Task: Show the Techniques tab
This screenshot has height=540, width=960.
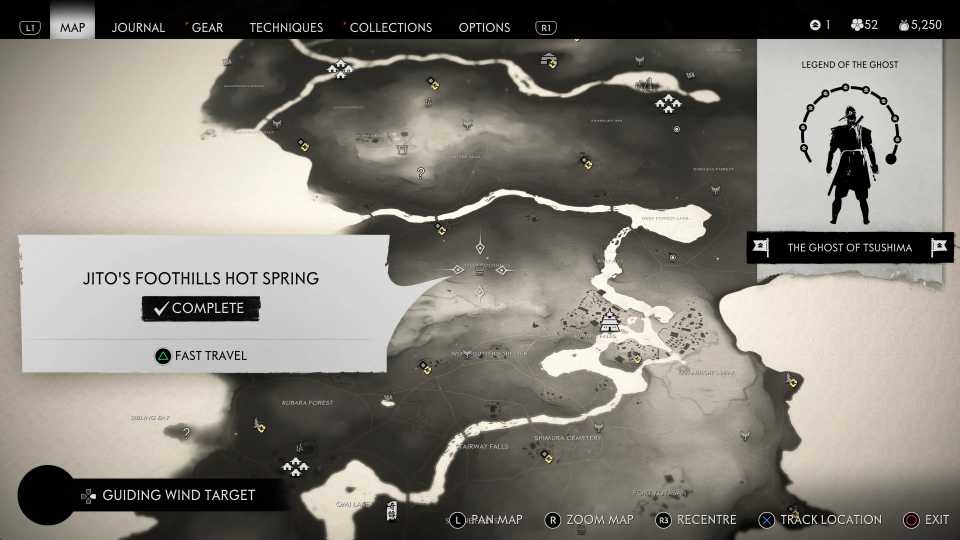Action: [286, 27]
